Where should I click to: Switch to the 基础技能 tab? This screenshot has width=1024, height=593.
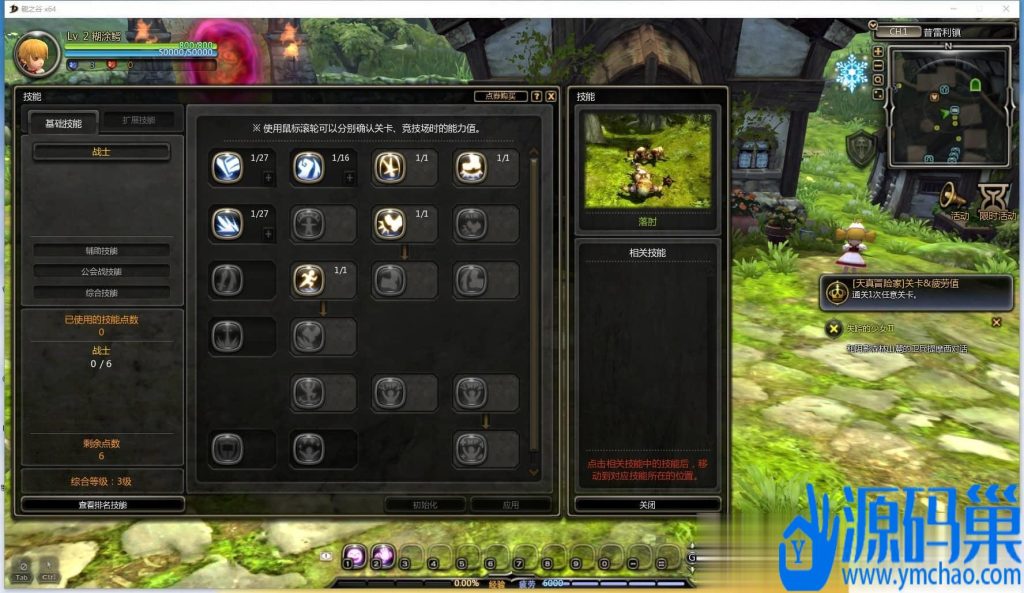pyautogui.click(x=62, y=123)
